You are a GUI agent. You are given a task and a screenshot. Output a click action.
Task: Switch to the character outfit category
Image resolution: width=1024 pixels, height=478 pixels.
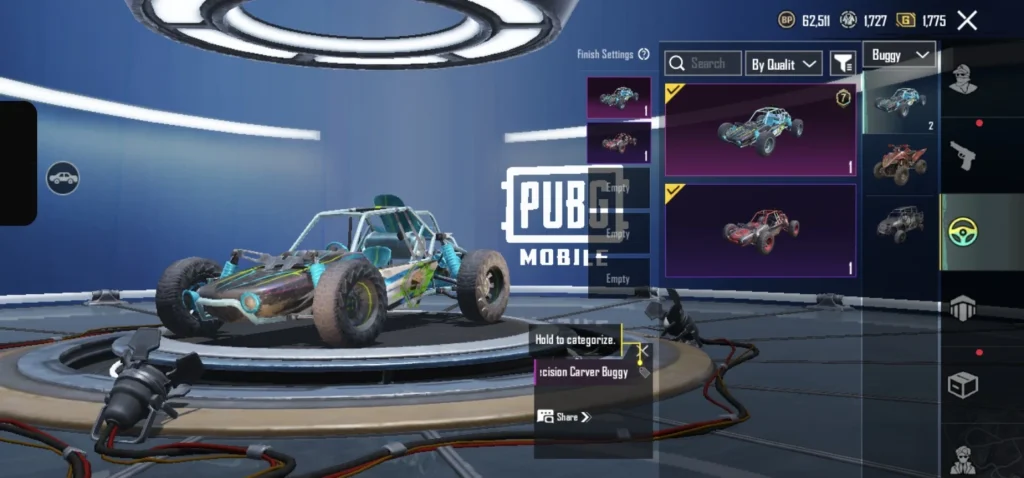point(963,78)
